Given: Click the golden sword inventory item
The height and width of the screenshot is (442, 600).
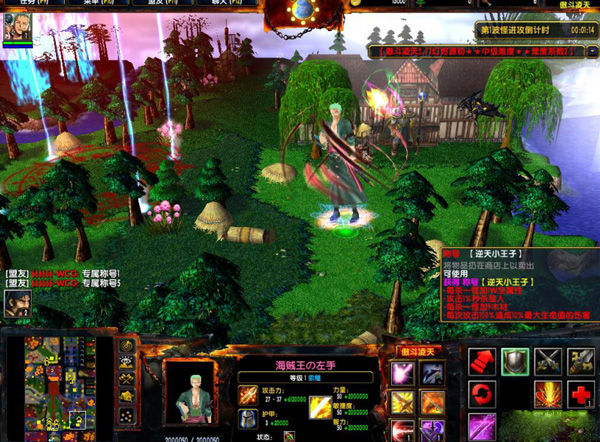Looking at the screenshot, I should pos(403,403).
